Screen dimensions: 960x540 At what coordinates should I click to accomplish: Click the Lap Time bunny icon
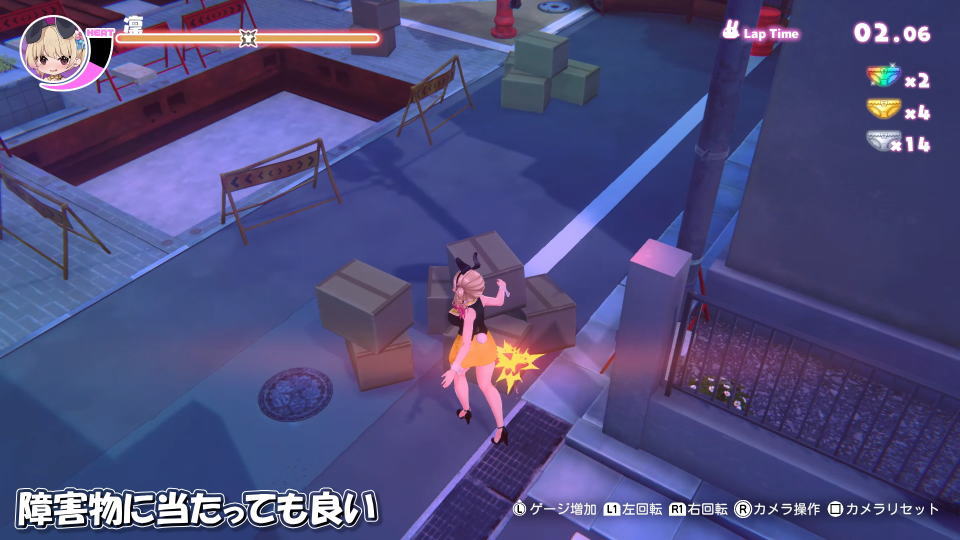731,31
